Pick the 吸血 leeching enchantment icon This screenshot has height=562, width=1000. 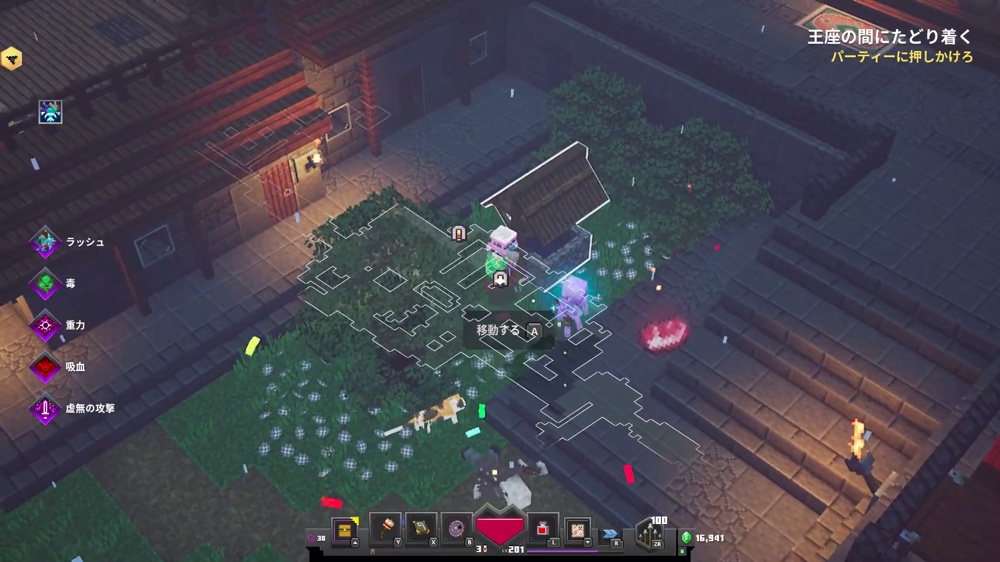45,367
